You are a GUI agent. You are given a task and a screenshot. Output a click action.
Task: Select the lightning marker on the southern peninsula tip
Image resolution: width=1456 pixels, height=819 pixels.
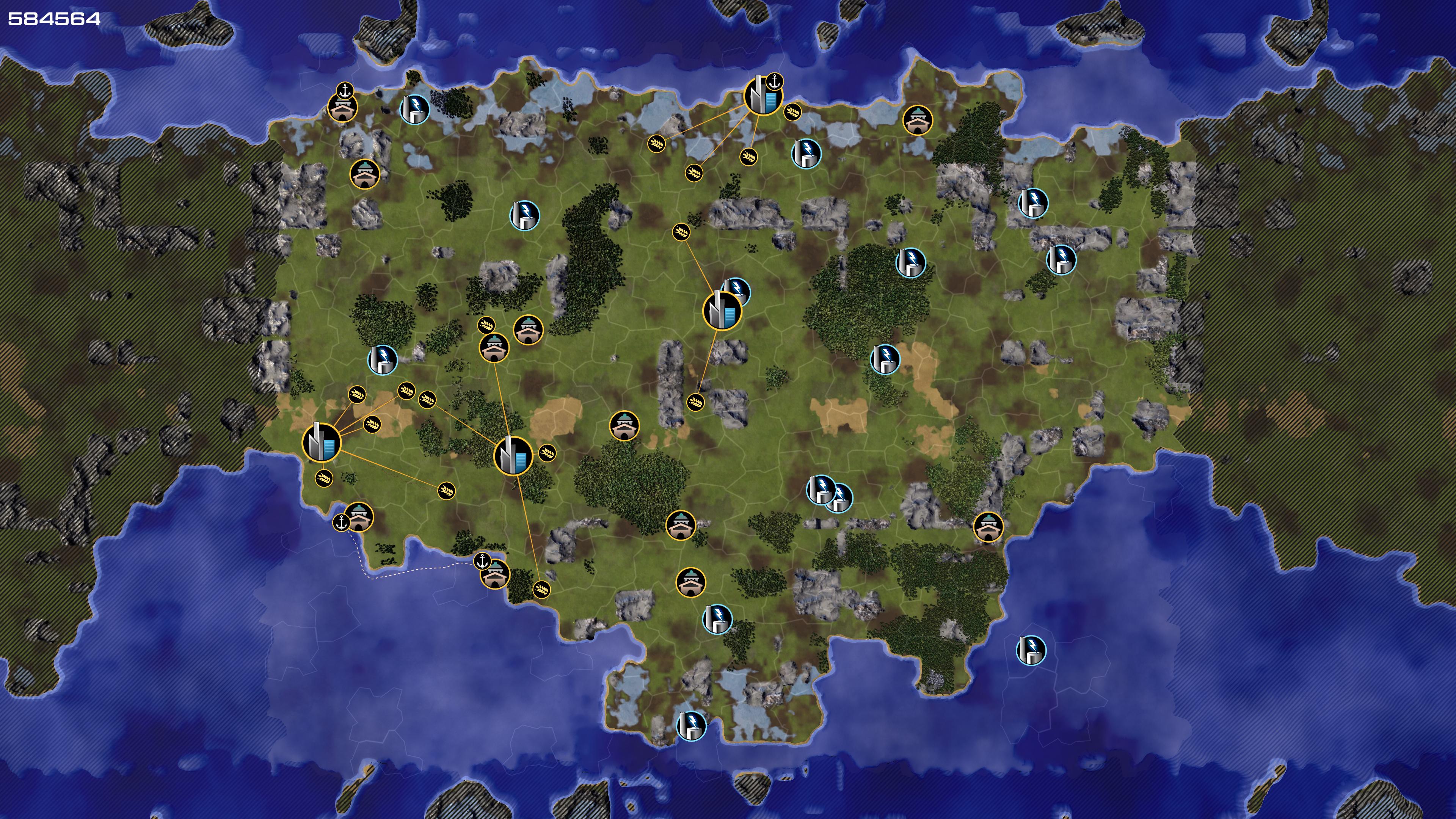[691, 726]
